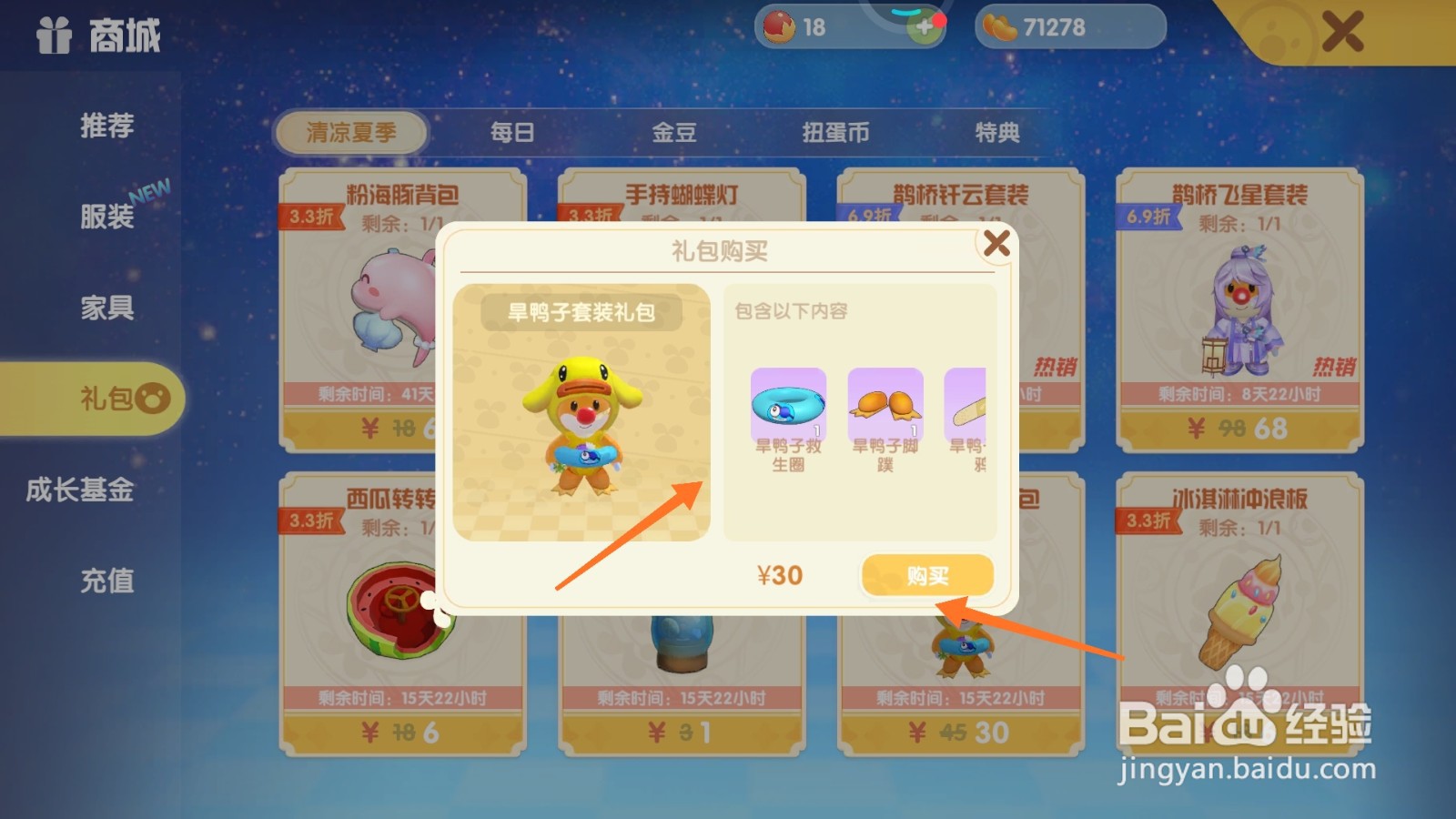
Task: Close the 礼包购买 dialog
Action: [998, 242]
